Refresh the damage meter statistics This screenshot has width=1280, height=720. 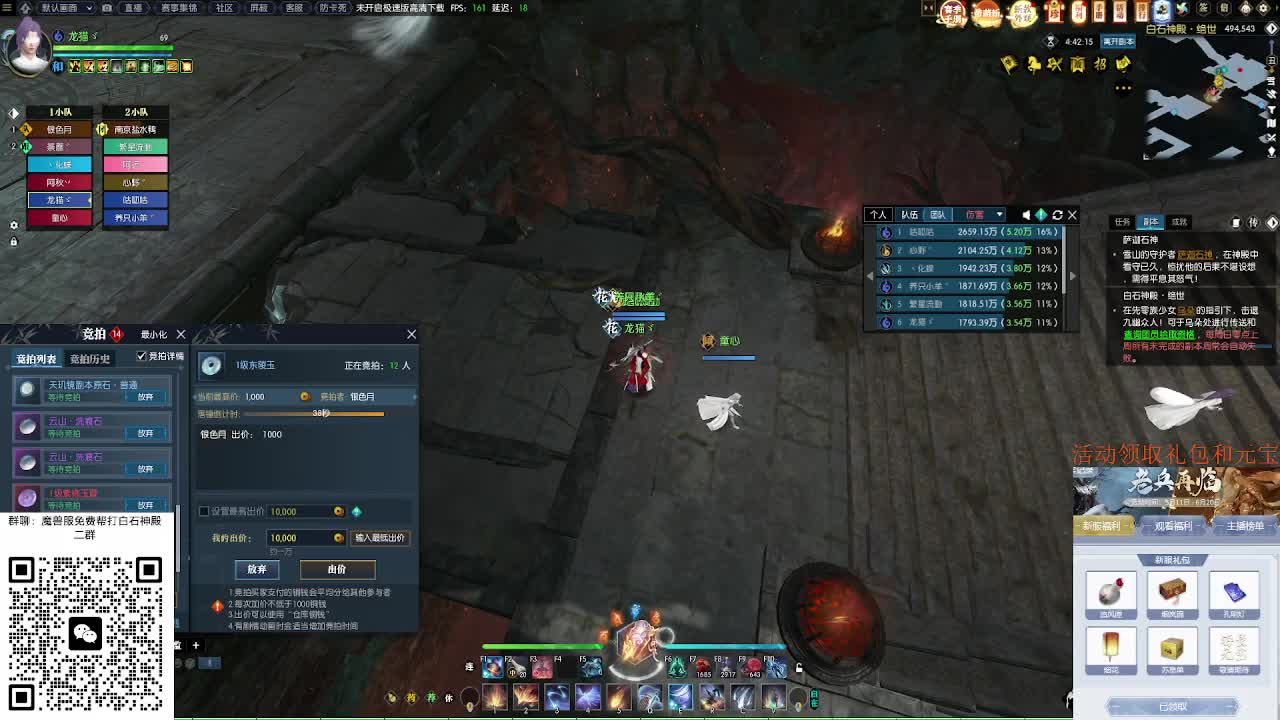(1057, 214)
